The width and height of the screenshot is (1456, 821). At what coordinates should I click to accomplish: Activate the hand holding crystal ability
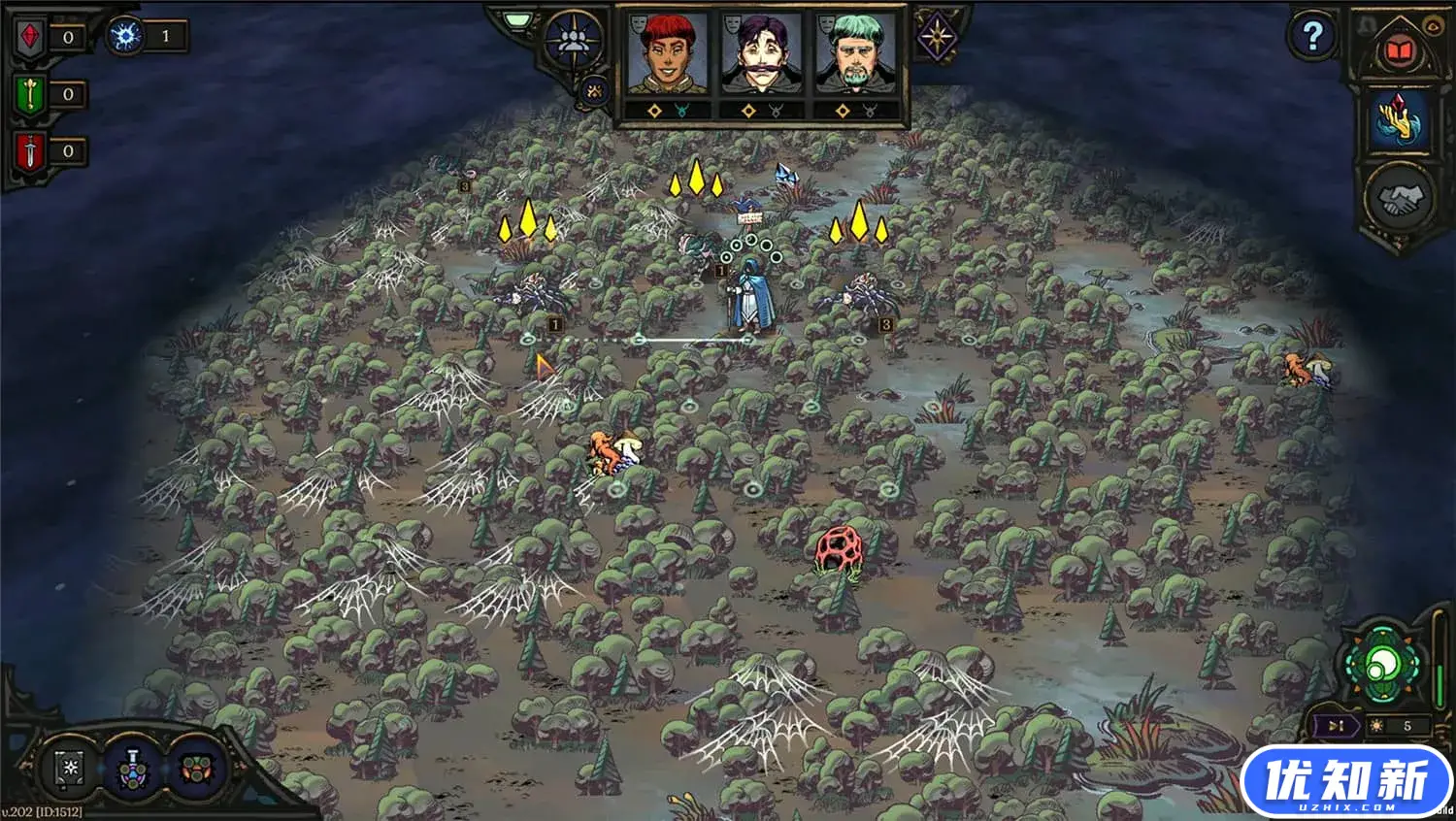[1399, 120]
